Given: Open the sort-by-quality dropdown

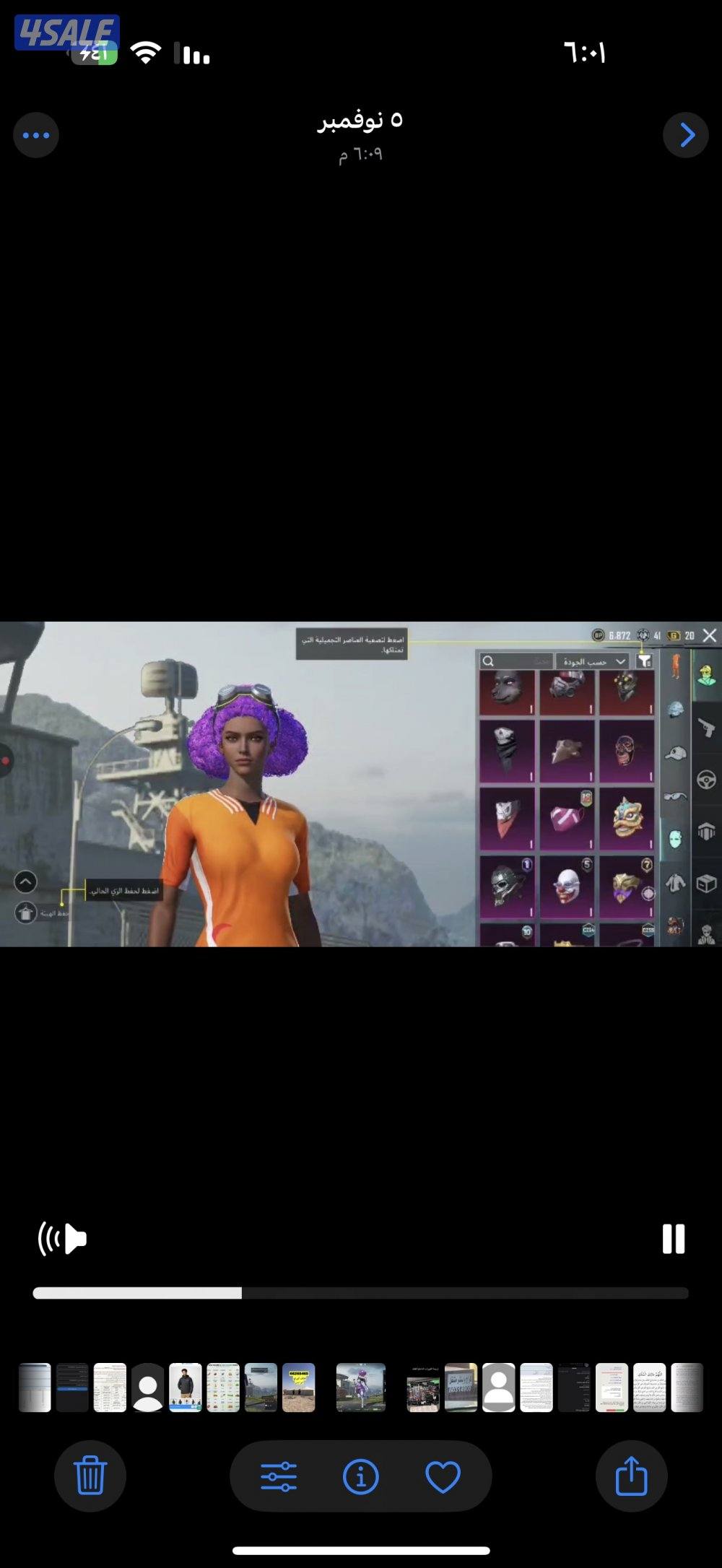Looking at the screenshot, I should [595, 661].
